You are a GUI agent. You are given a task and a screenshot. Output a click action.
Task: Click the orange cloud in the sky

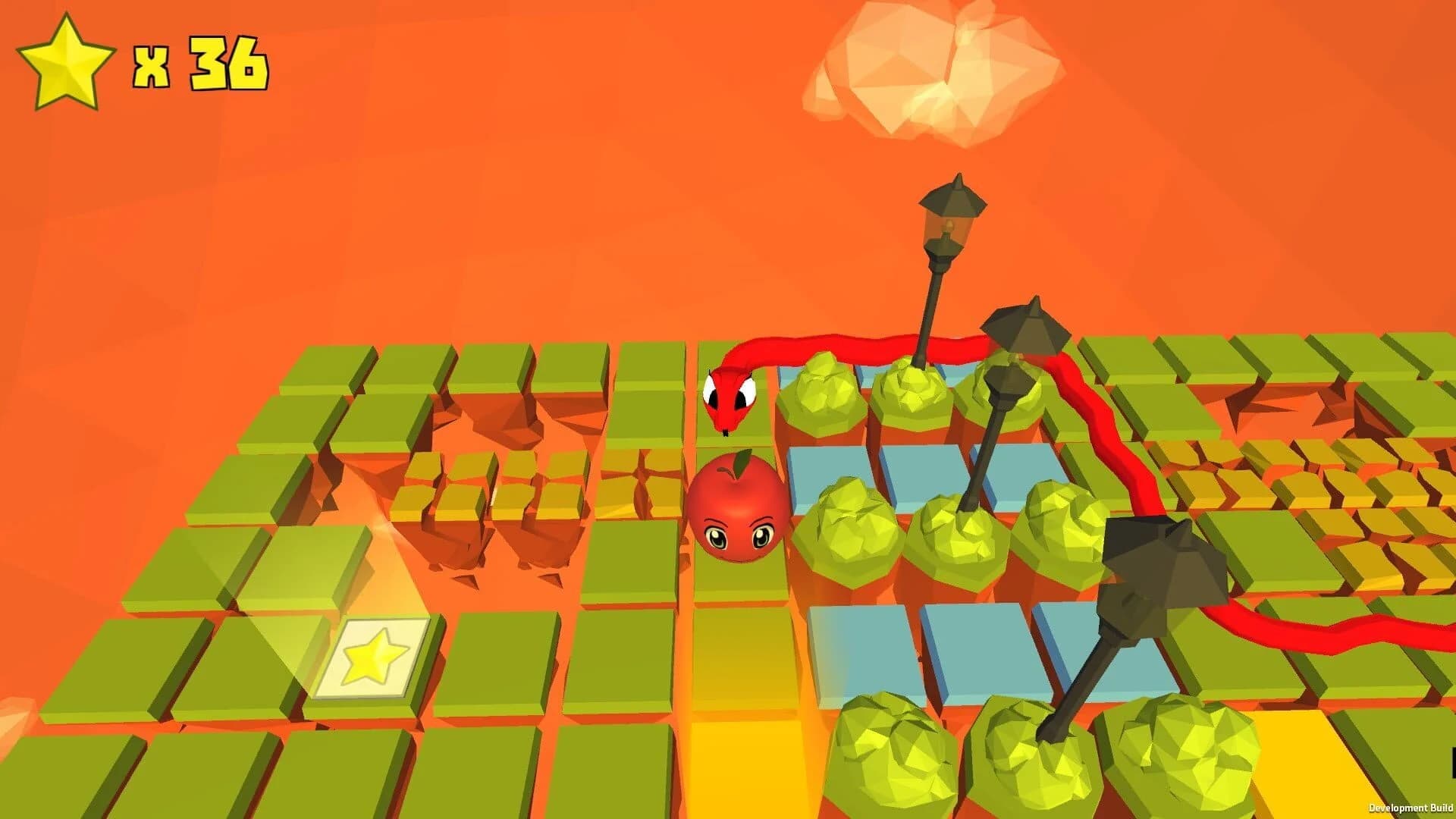point(925,76)
